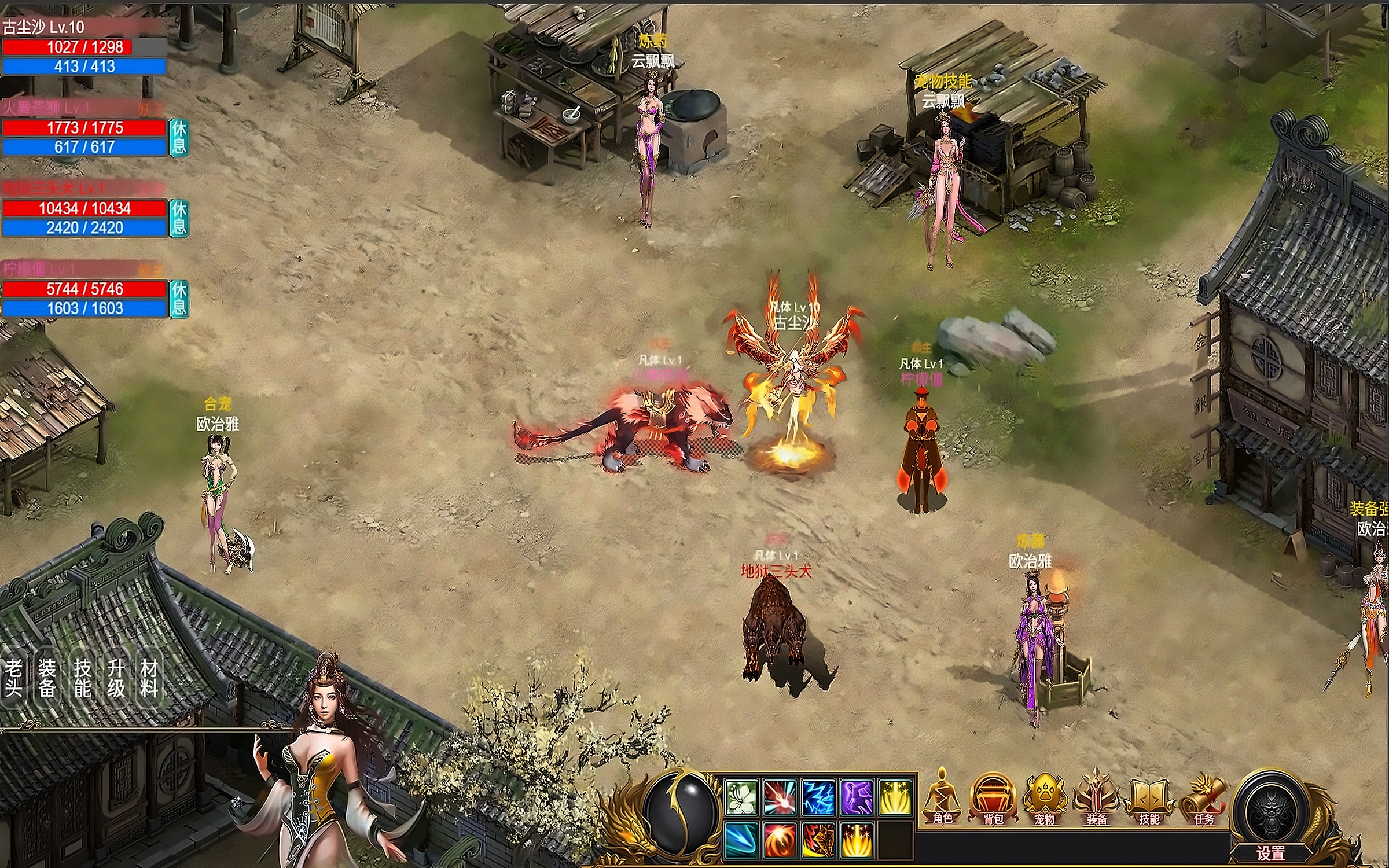
Task: Open the 宠物 pet egg icon
Action: point(1044,799)
